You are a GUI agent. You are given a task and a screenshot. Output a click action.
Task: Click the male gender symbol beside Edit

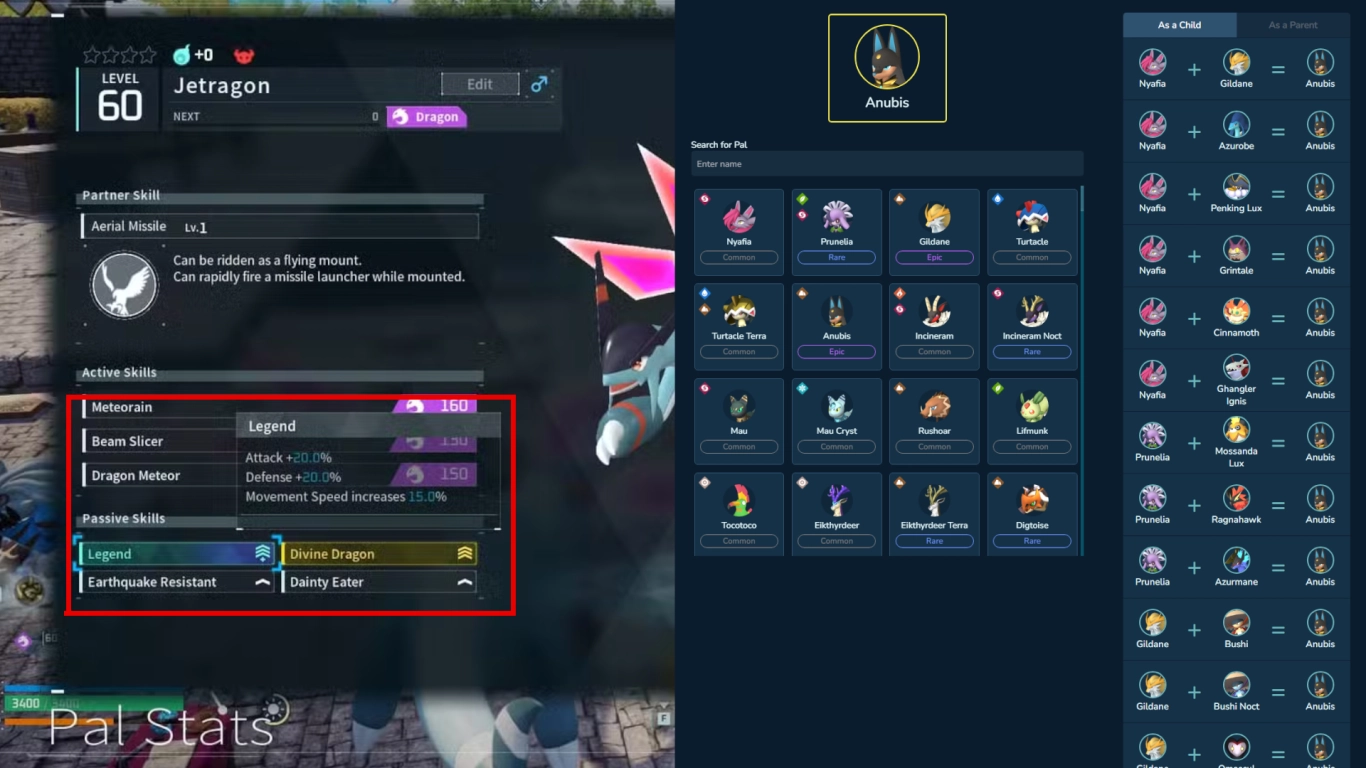(539, 84)
